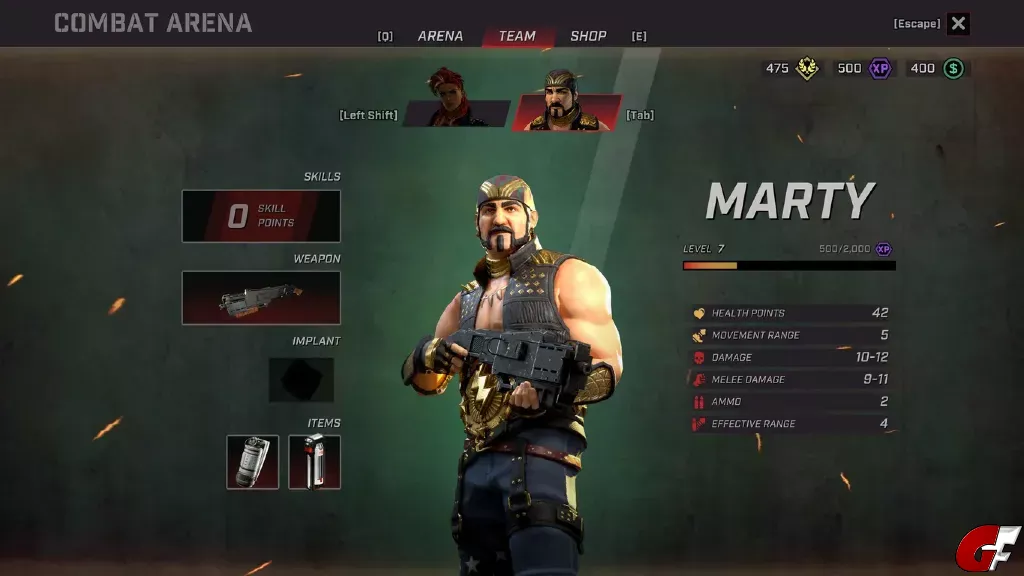Pick the red canister item slot
Screen dimensions: 1024x576
click(315, 462)
